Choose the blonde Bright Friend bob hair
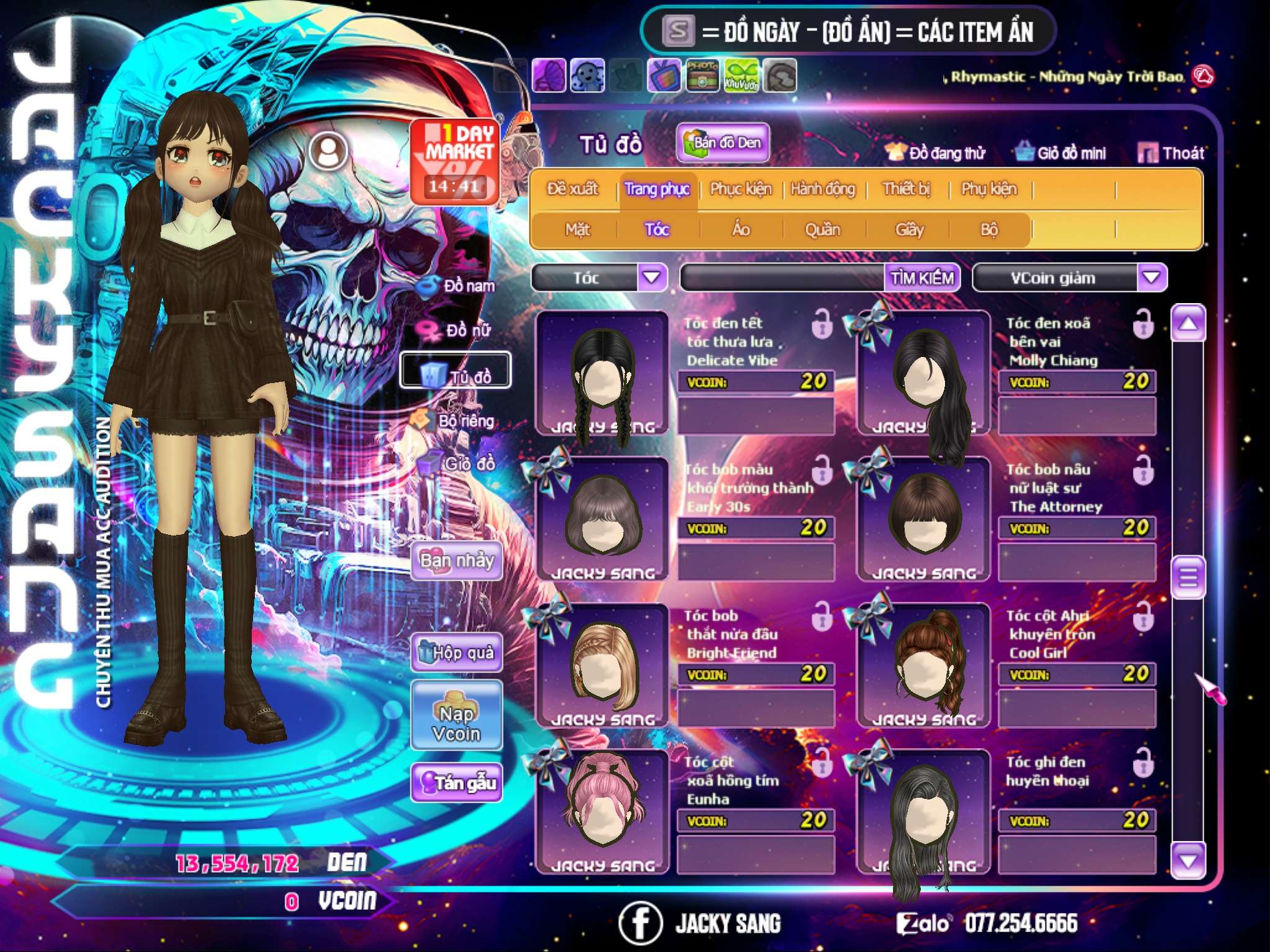Screen dimensions: 1270x952 tap(601, 664)
